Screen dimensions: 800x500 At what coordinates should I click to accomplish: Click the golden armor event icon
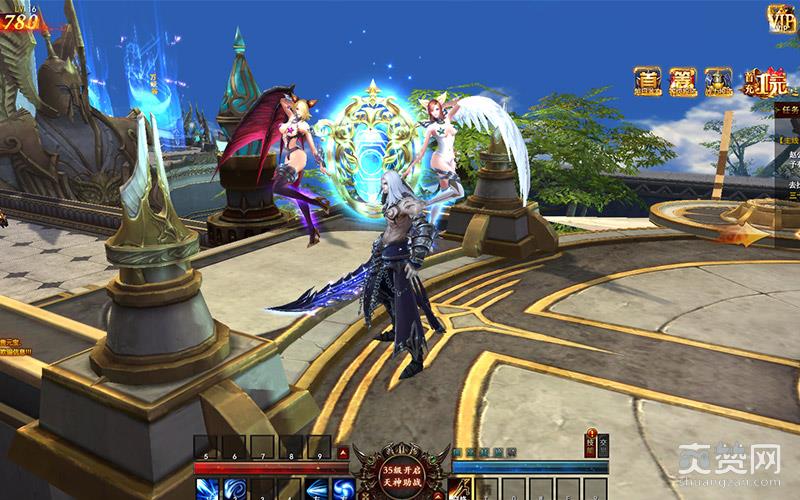click(x=718, y=81)
